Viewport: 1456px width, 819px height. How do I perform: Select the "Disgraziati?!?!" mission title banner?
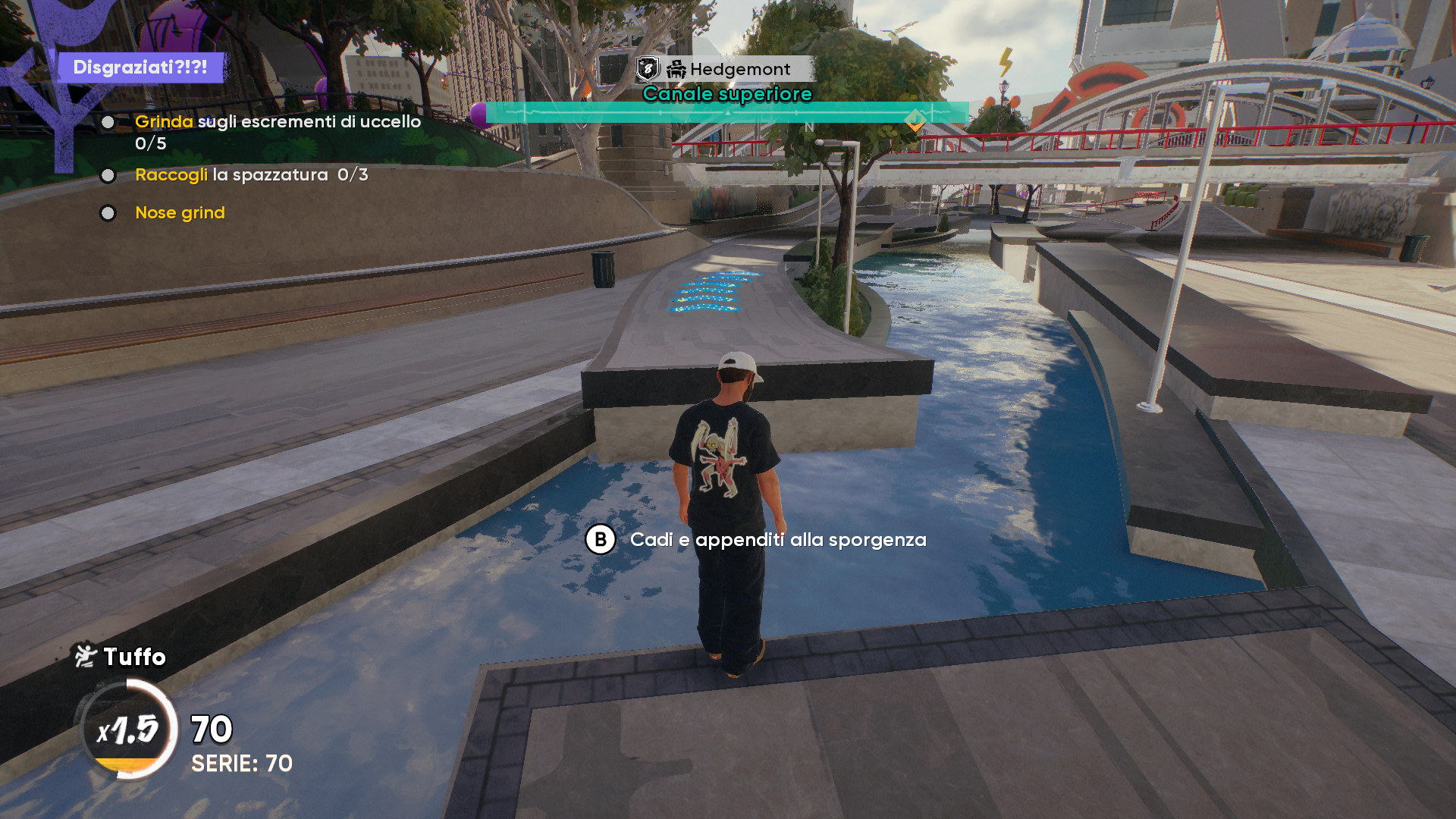(x=140, y=67)
